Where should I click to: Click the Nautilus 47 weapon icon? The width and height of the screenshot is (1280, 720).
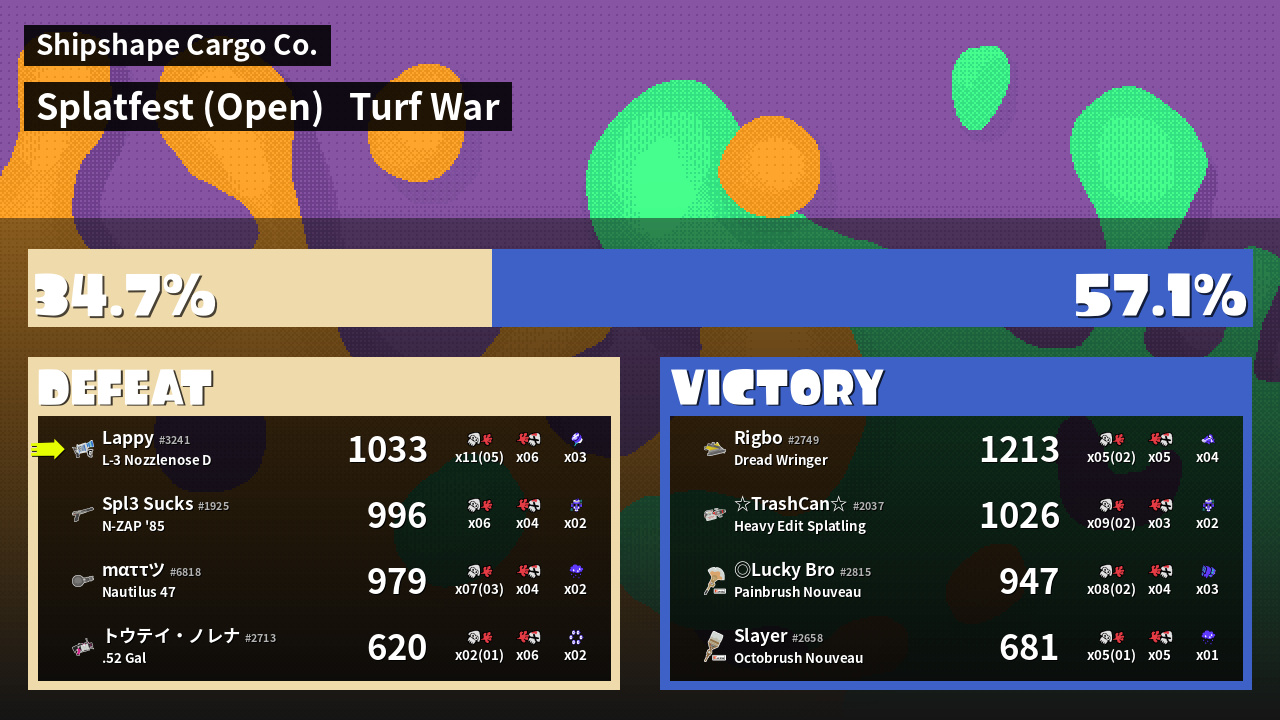83,581
